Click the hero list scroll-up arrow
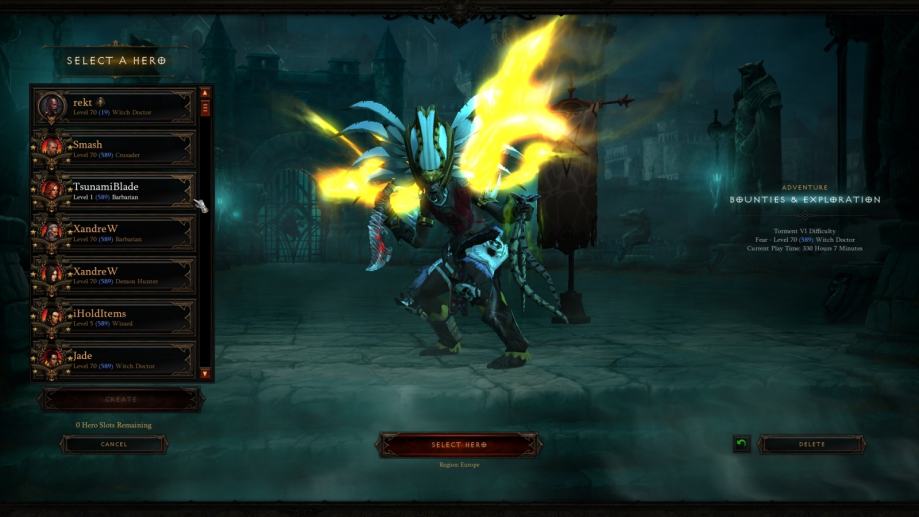Image resolution: width=919 pixels, height=517 pixels. pyautogui.click(x=205, y=94)
